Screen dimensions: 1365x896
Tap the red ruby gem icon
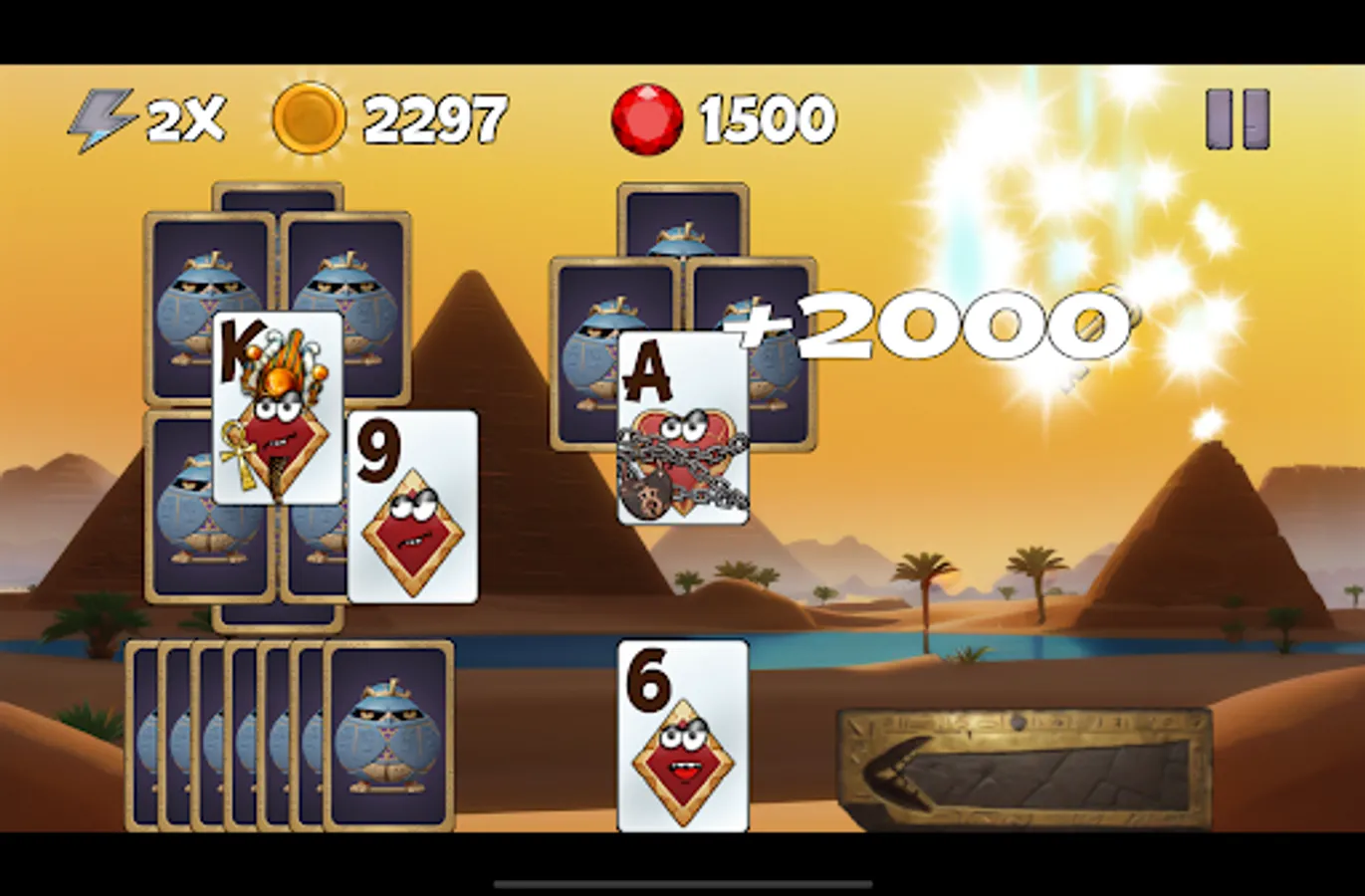(x=647, y=117)
